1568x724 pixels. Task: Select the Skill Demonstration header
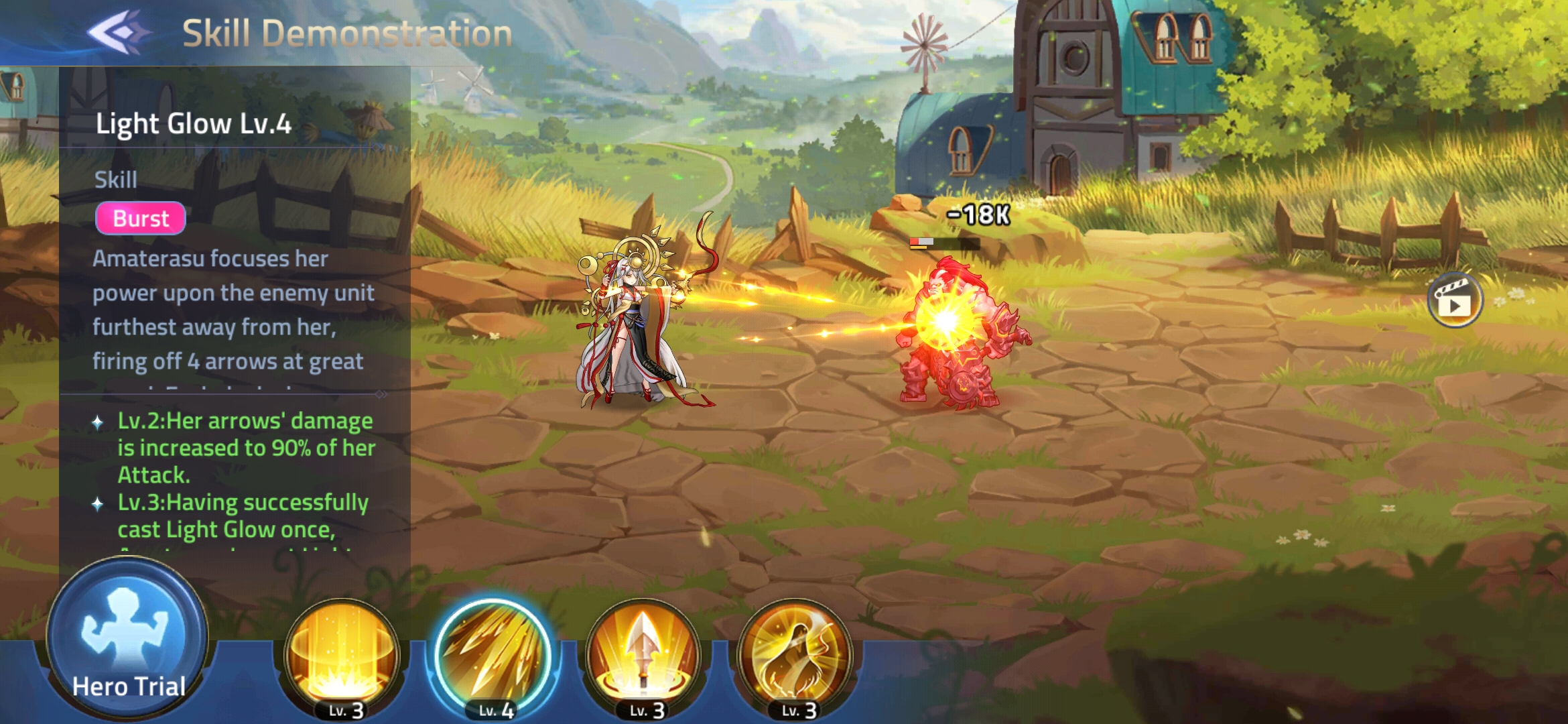click(345, 31)
